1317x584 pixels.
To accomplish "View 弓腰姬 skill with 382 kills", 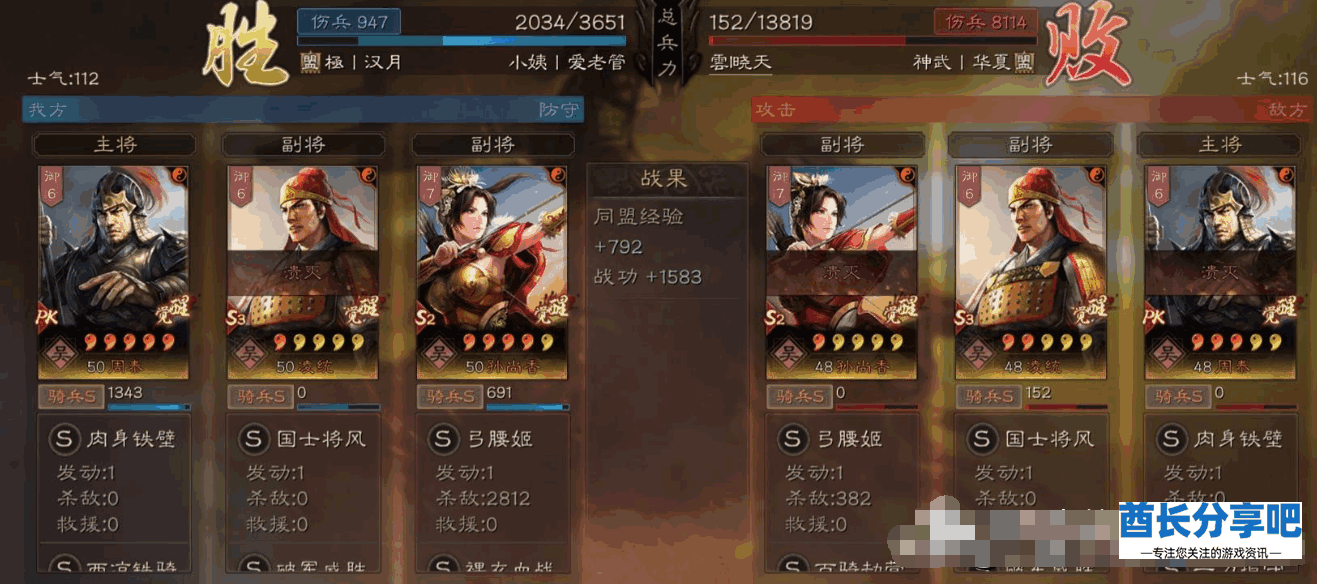I will point(840,439).
